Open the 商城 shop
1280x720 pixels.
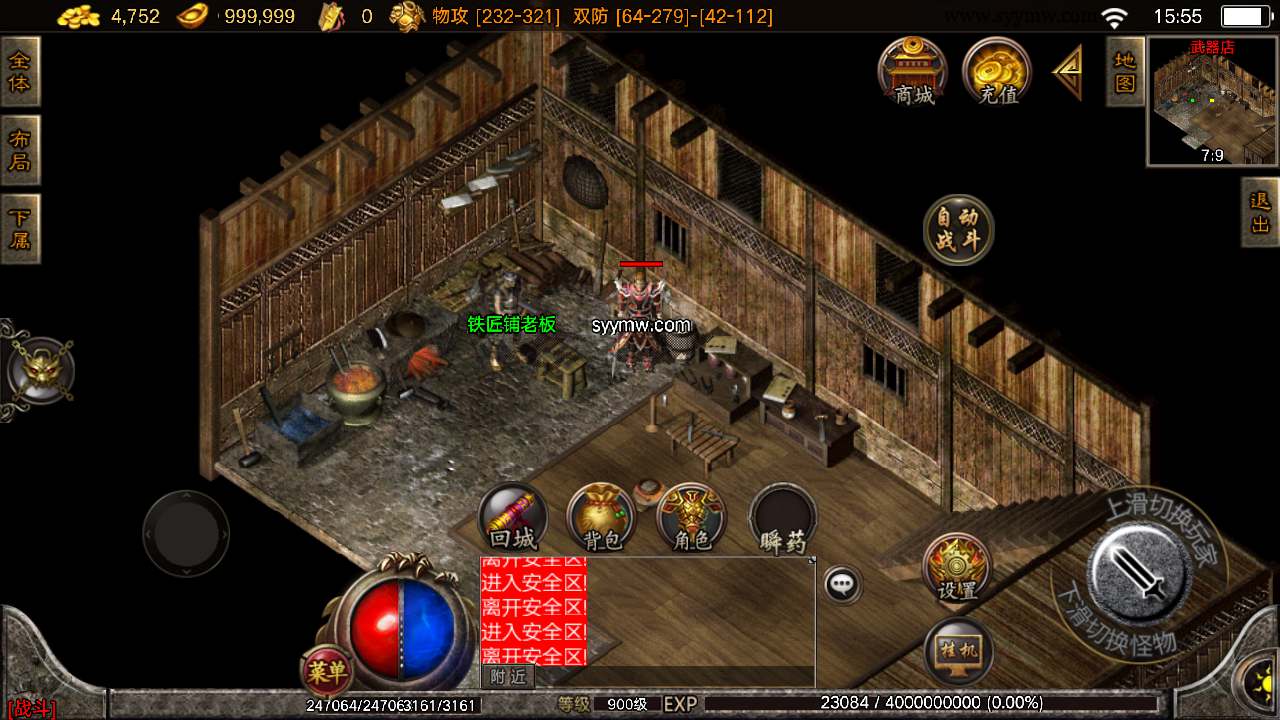tap(913, 71)
